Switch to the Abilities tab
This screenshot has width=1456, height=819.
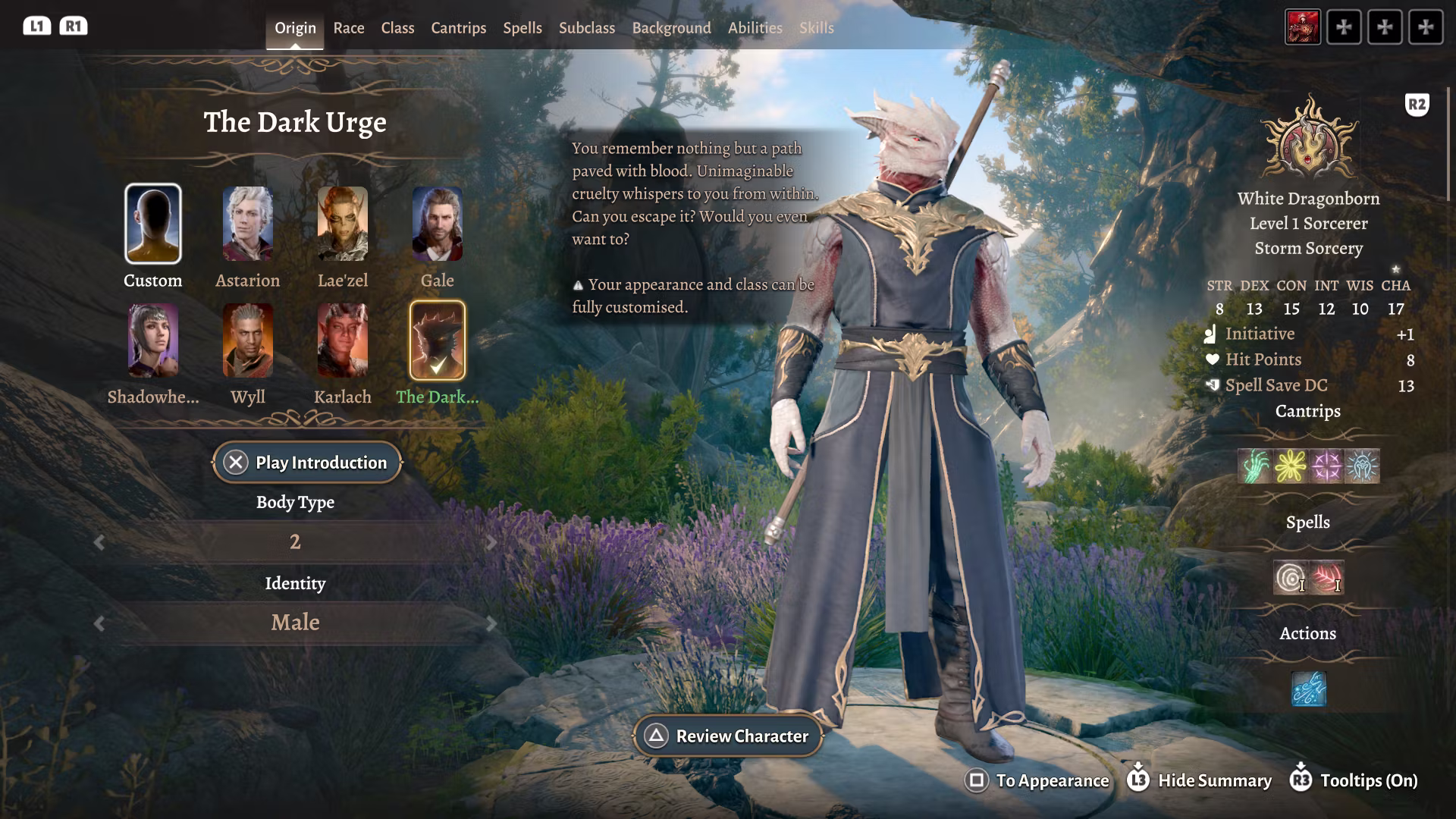(x=755, y=28)
